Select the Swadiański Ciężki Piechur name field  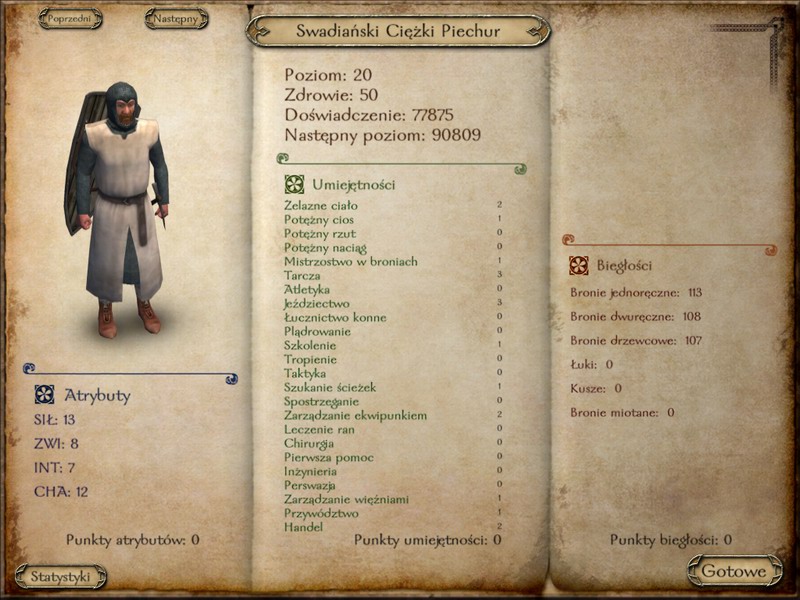pyautogui.click(x=398, y=30)
